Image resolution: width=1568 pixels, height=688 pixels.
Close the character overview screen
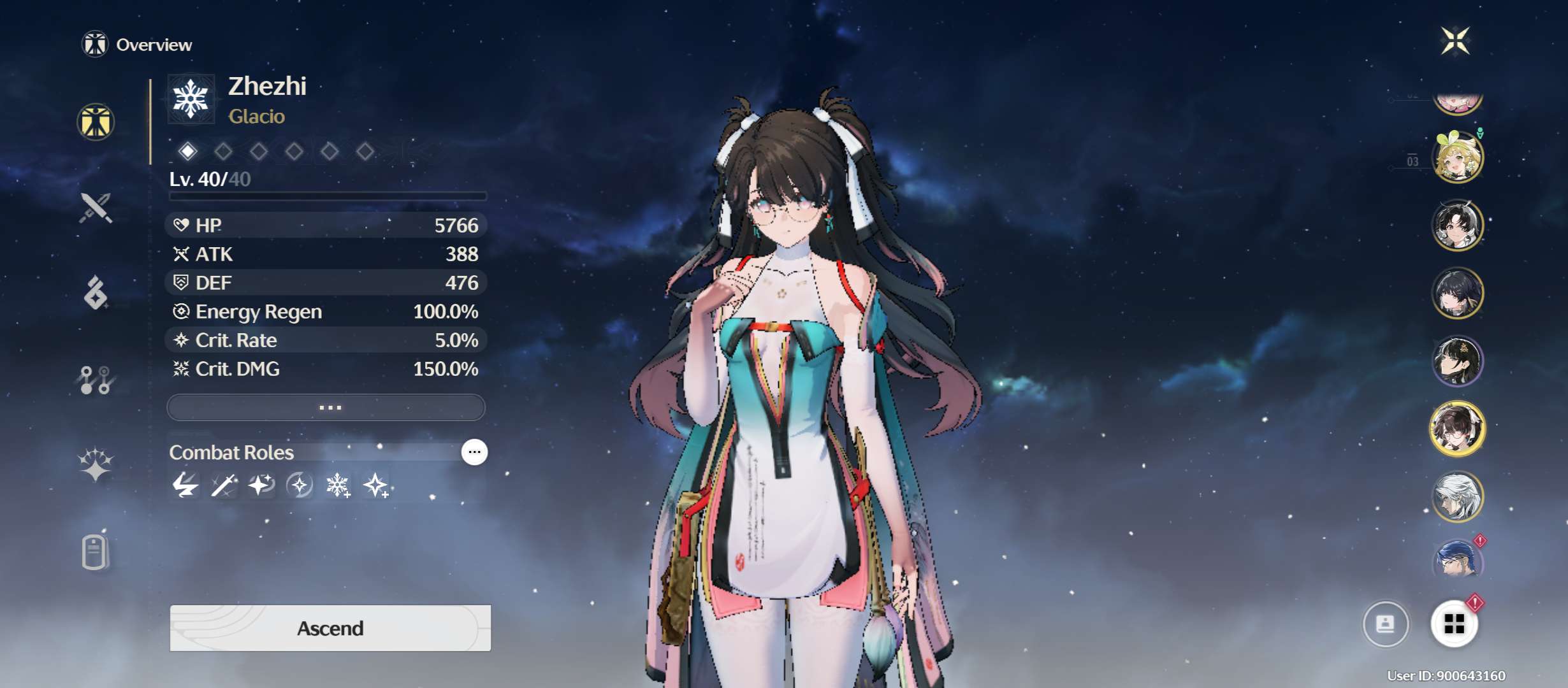[1455, 41]
